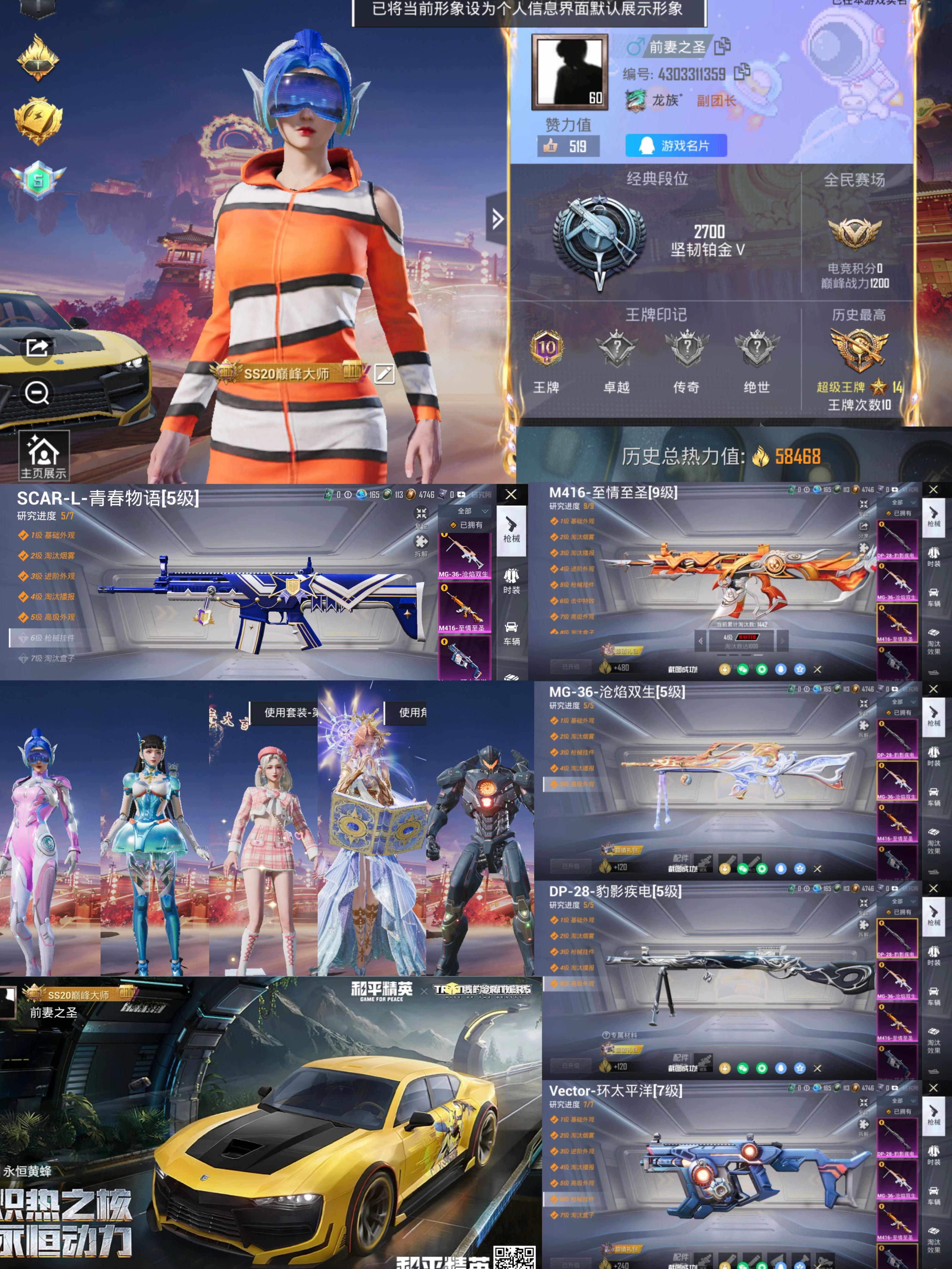Close the SCAR-L-青春物语 weapon panel

pyautogui.click(x=511, y=495)
